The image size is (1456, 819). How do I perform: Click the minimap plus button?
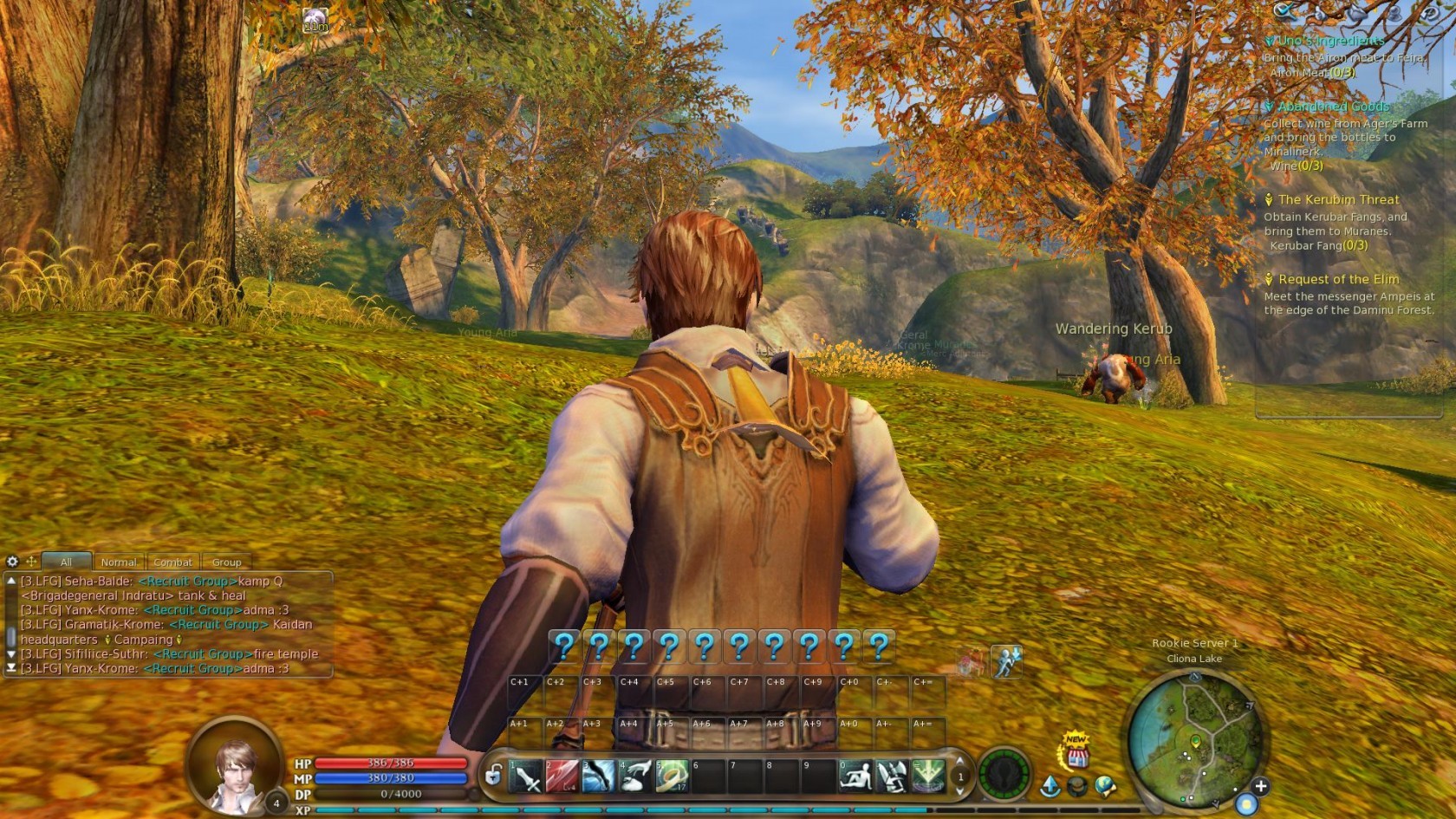pos(1260,786)
